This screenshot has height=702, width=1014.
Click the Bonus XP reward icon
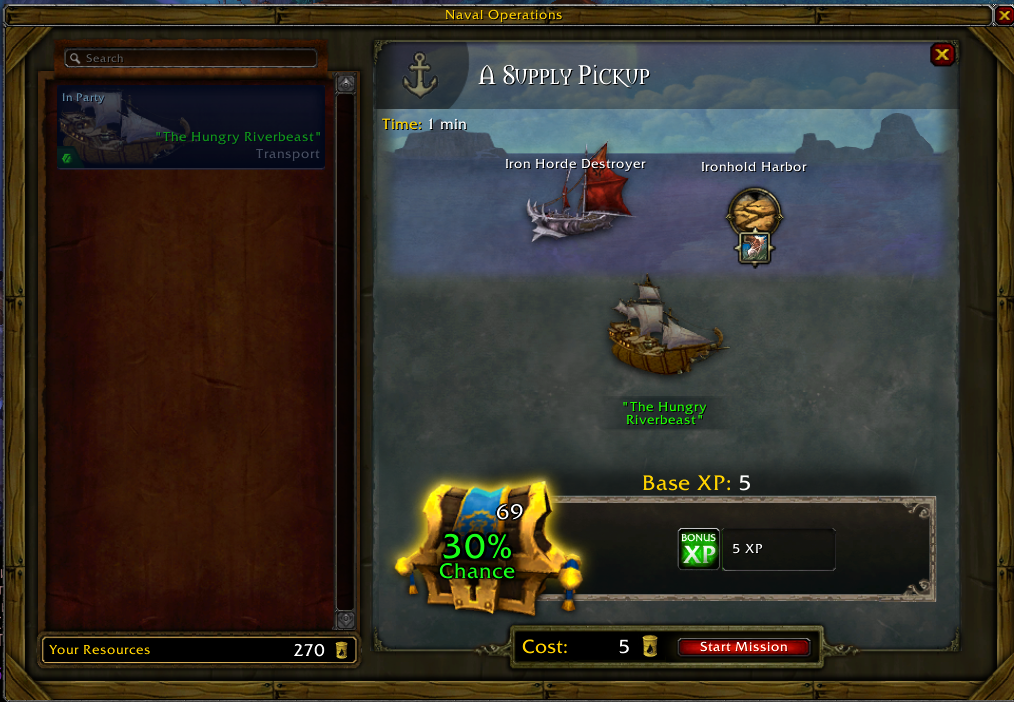(698, 549)
